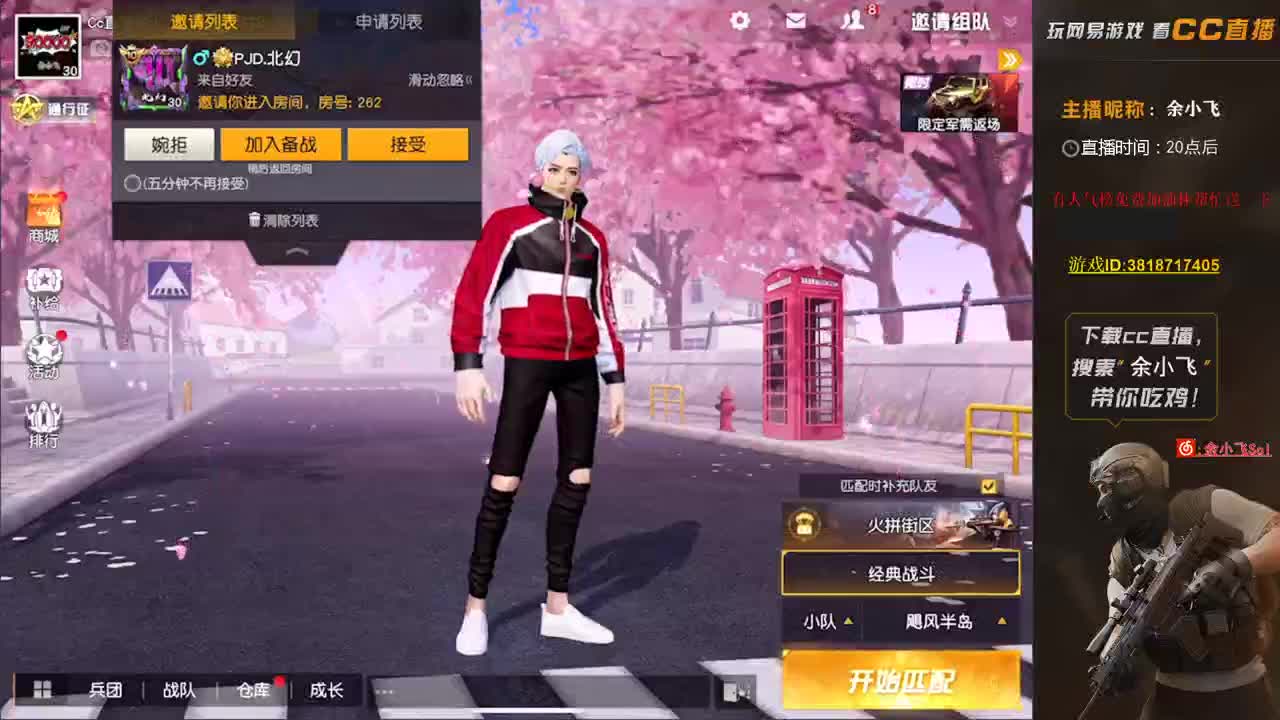Open the 仓库 warehouse tab

(x=253, y=690)
